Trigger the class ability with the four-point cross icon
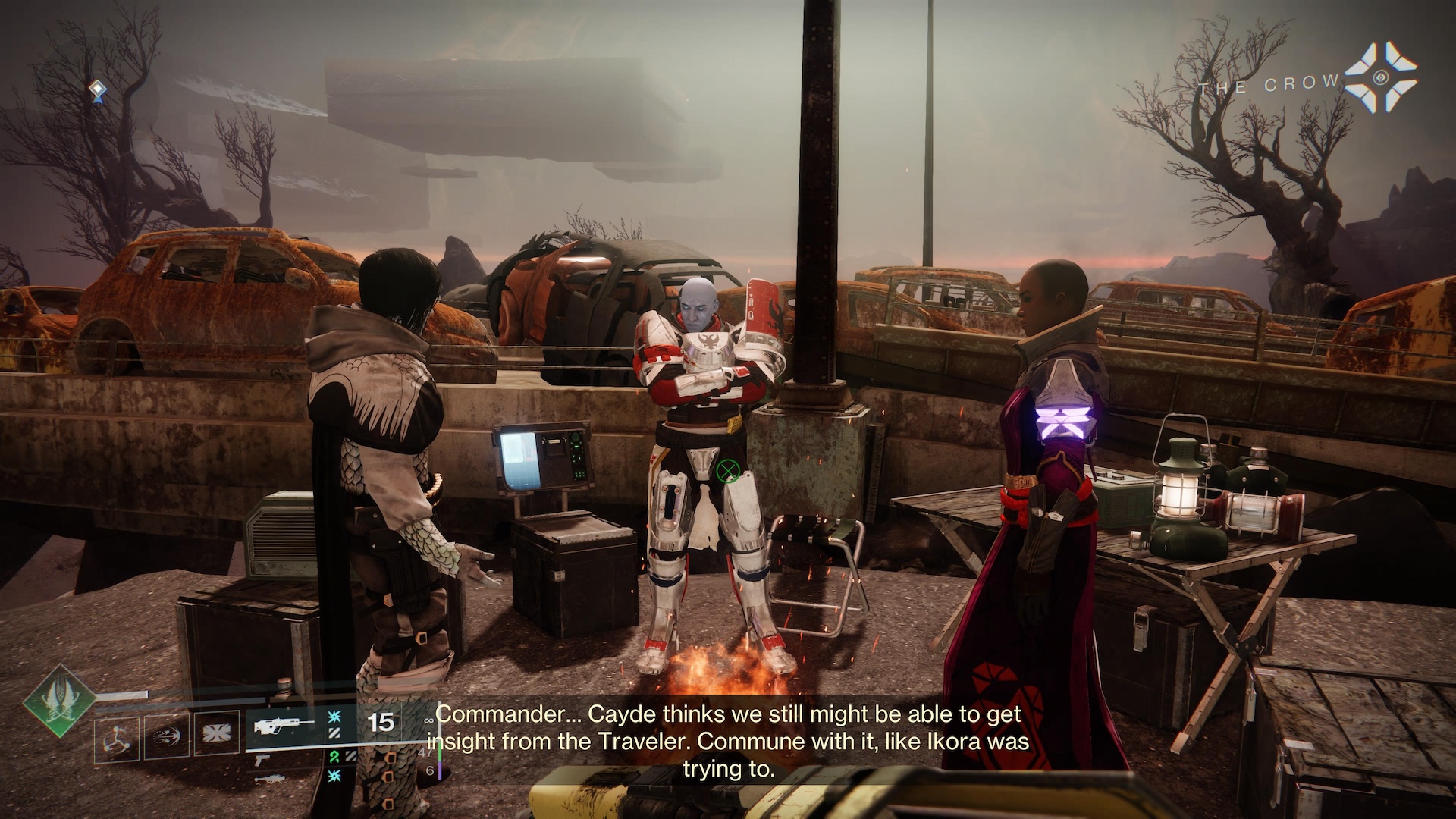The image size is (1456, 819). (216, 734)
